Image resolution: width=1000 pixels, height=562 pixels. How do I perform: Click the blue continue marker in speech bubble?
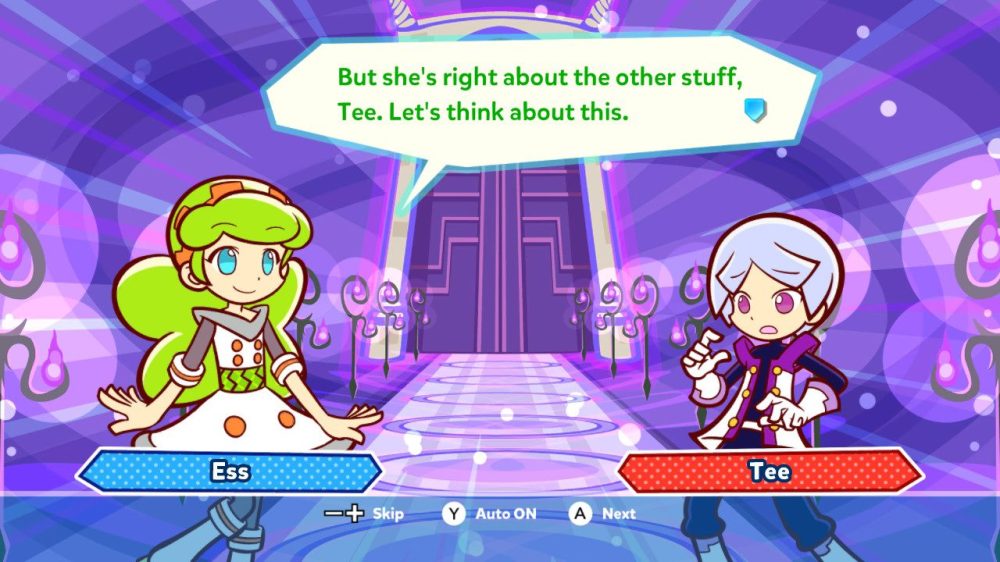755,110
